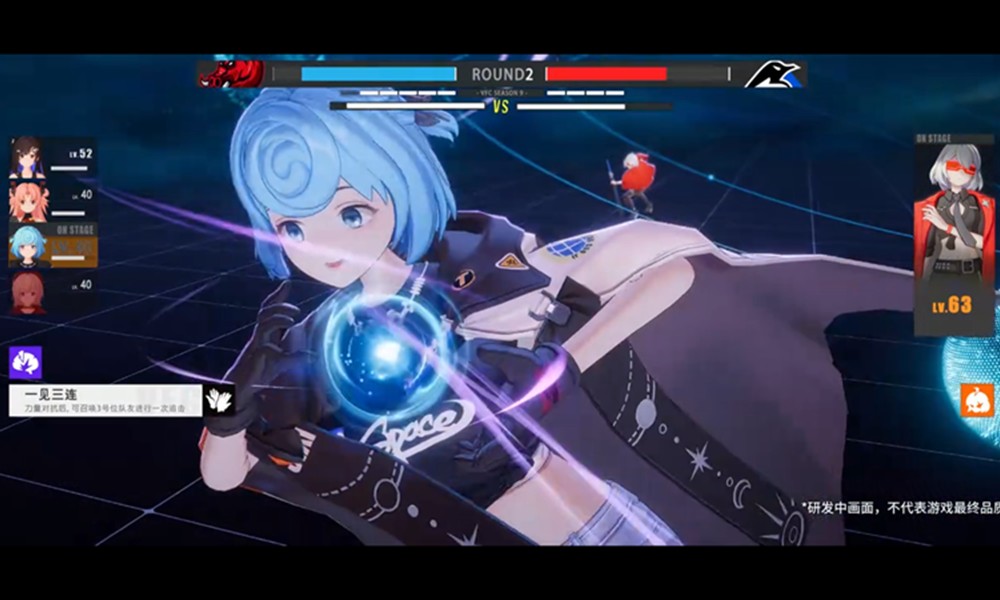Select the brown-haired Lv 52 teammate portrait
Screen dimensions: 1000x600
(27, 158)
